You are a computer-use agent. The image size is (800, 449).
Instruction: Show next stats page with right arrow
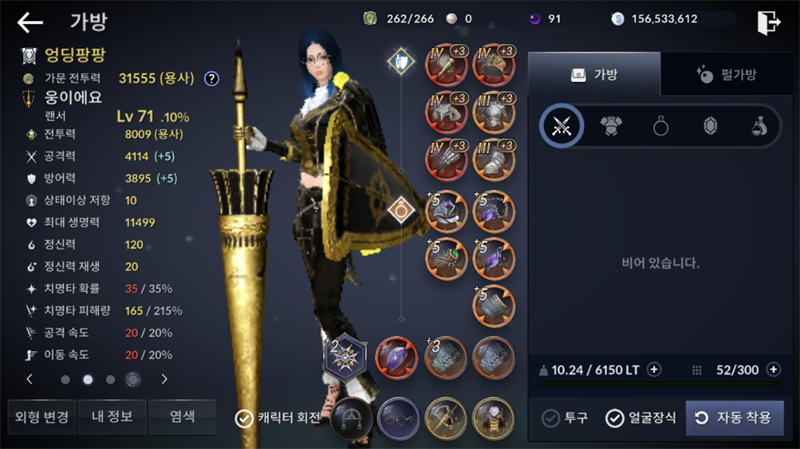tap(164, 379)
